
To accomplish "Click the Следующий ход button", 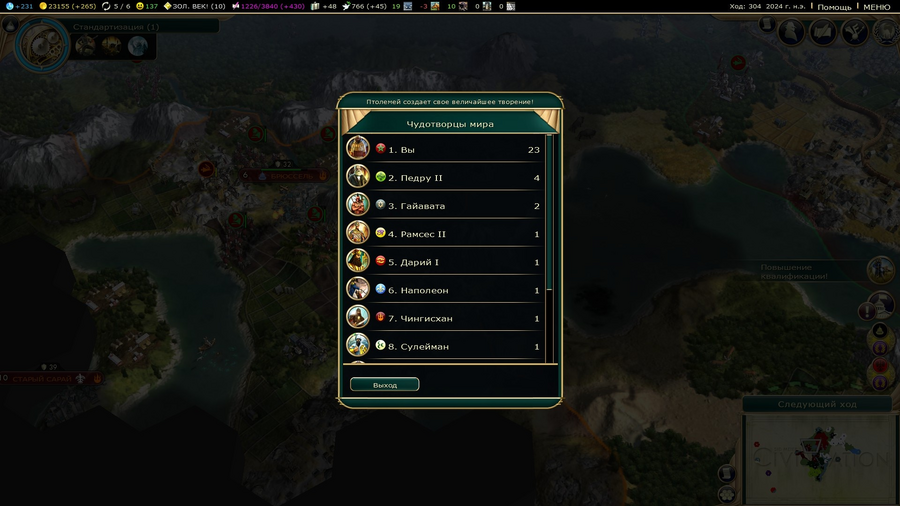I will tap(819, 404).
